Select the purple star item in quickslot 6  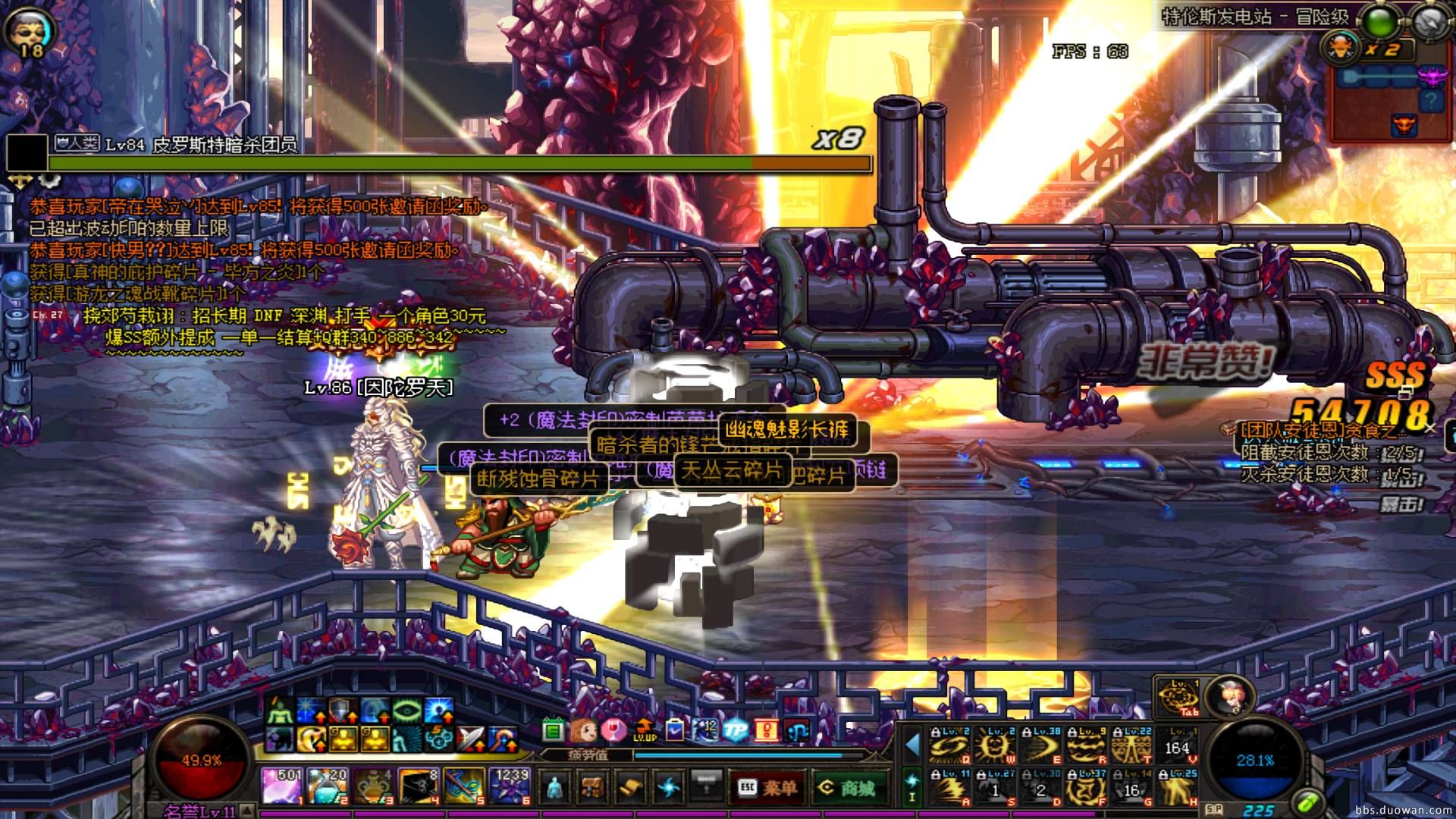coord(510,786)
